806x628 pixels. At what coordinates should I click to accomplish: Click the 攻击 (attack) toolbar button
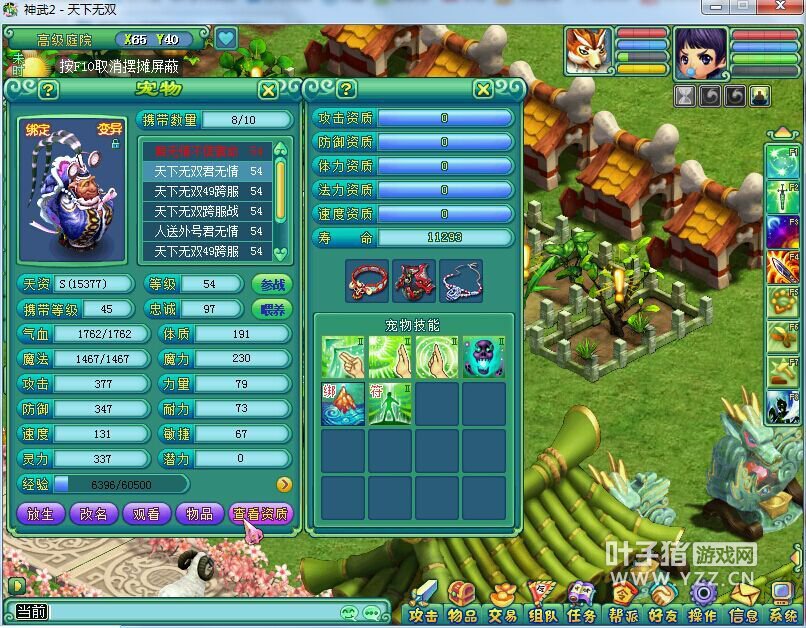click(424, 614)
